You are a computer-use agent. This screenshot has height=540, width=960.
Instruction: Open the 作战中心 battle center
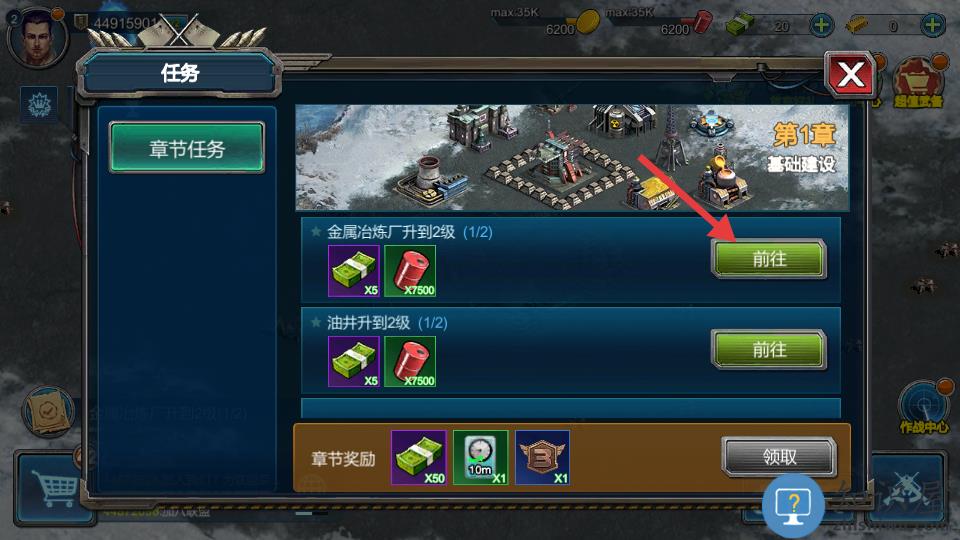923,405
